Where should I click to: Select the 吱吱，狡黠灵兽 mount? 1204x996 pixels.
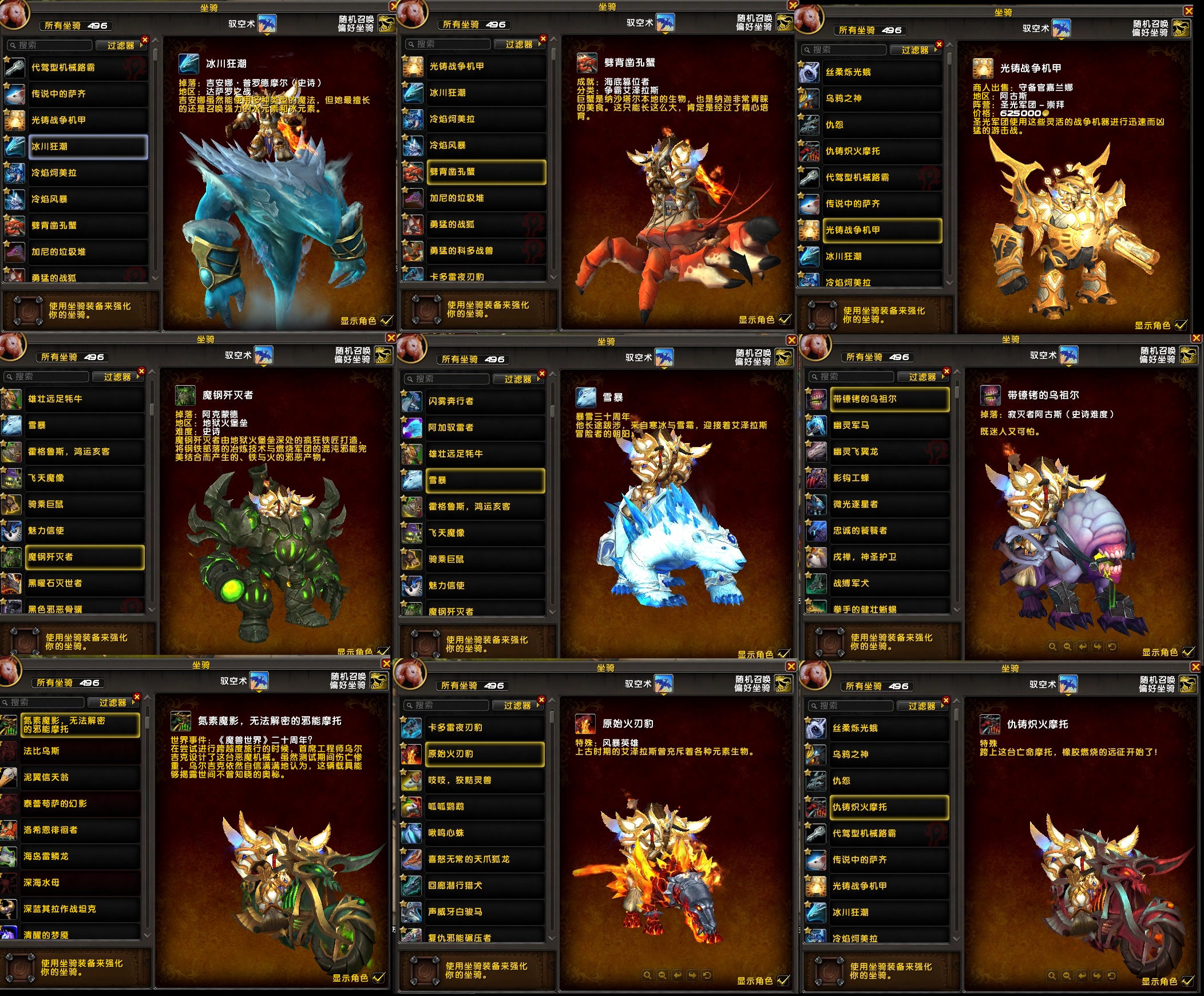pyautogui.click(x=485, y=780)
